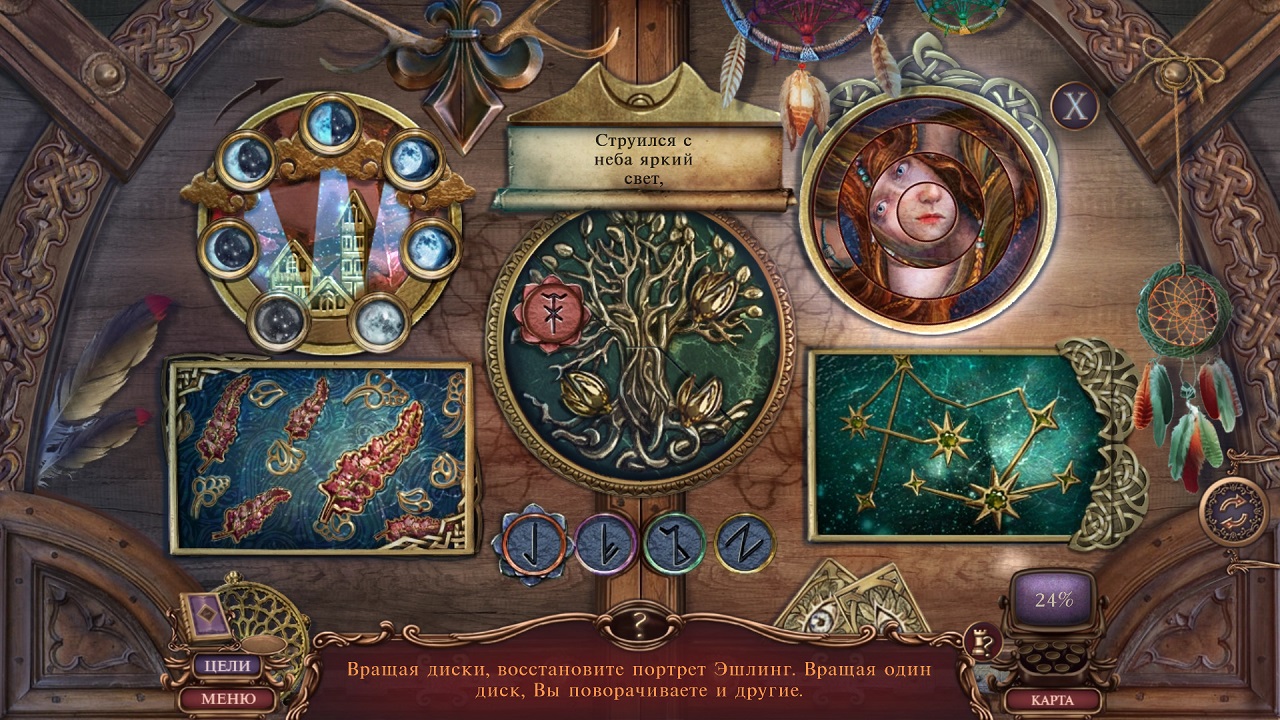
Task: Click the 24% skip meter
Action: point(1053,600)
